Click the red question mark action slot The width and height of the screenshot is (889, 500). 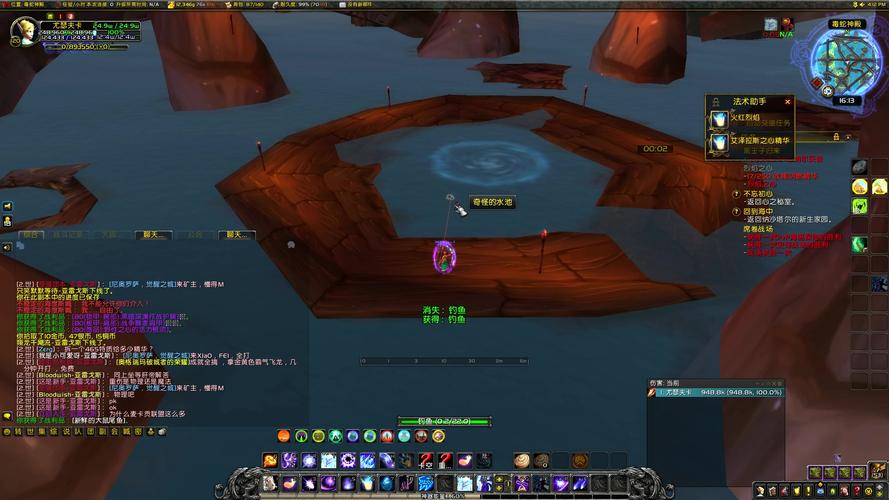[424, 460]
